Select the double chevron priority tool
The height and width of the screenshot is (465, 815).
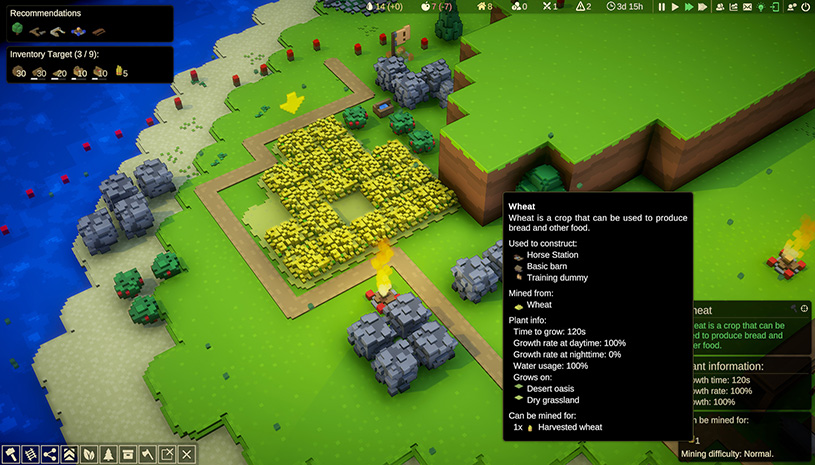(x=69, y=454)
